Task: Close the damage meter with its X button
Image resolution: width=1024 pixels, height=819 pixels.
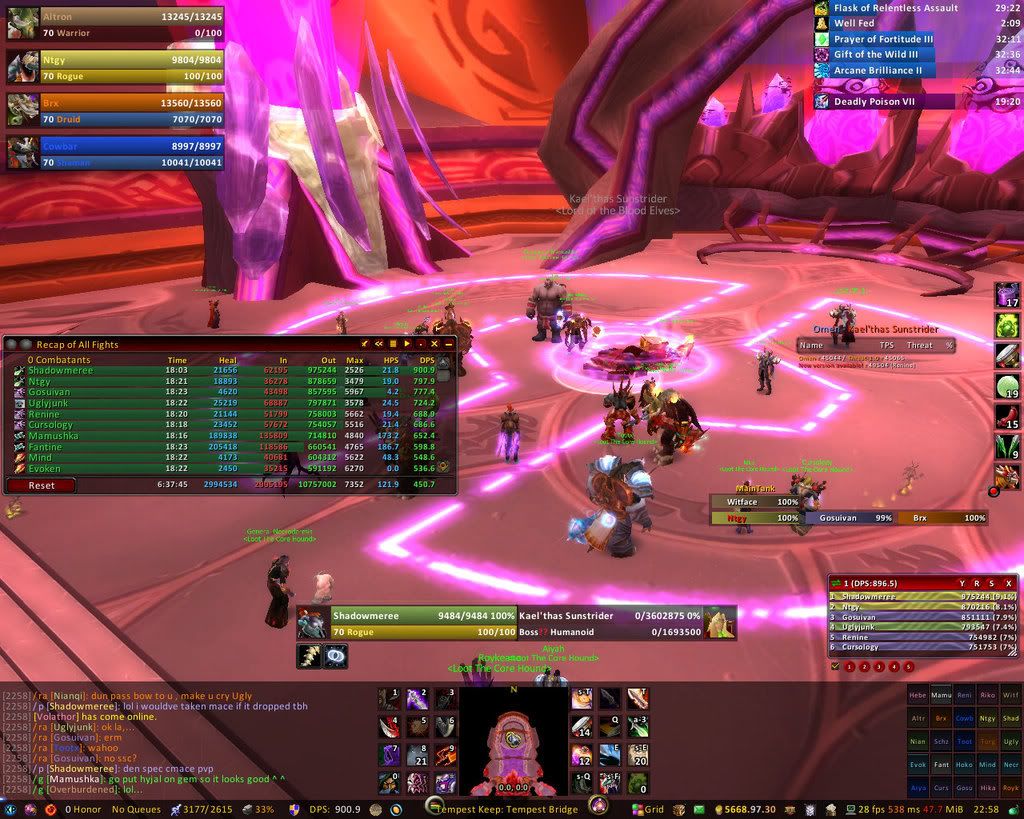Action: point(1009,583)
